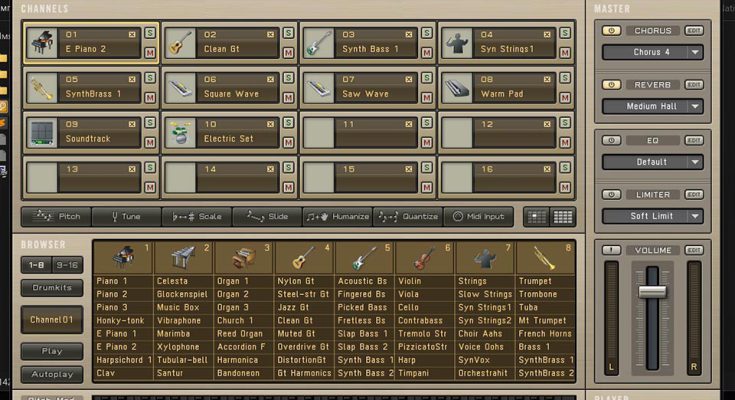
Task: Open the Medium Hall reverb dropdown
Action: click(x=652, y=106)
